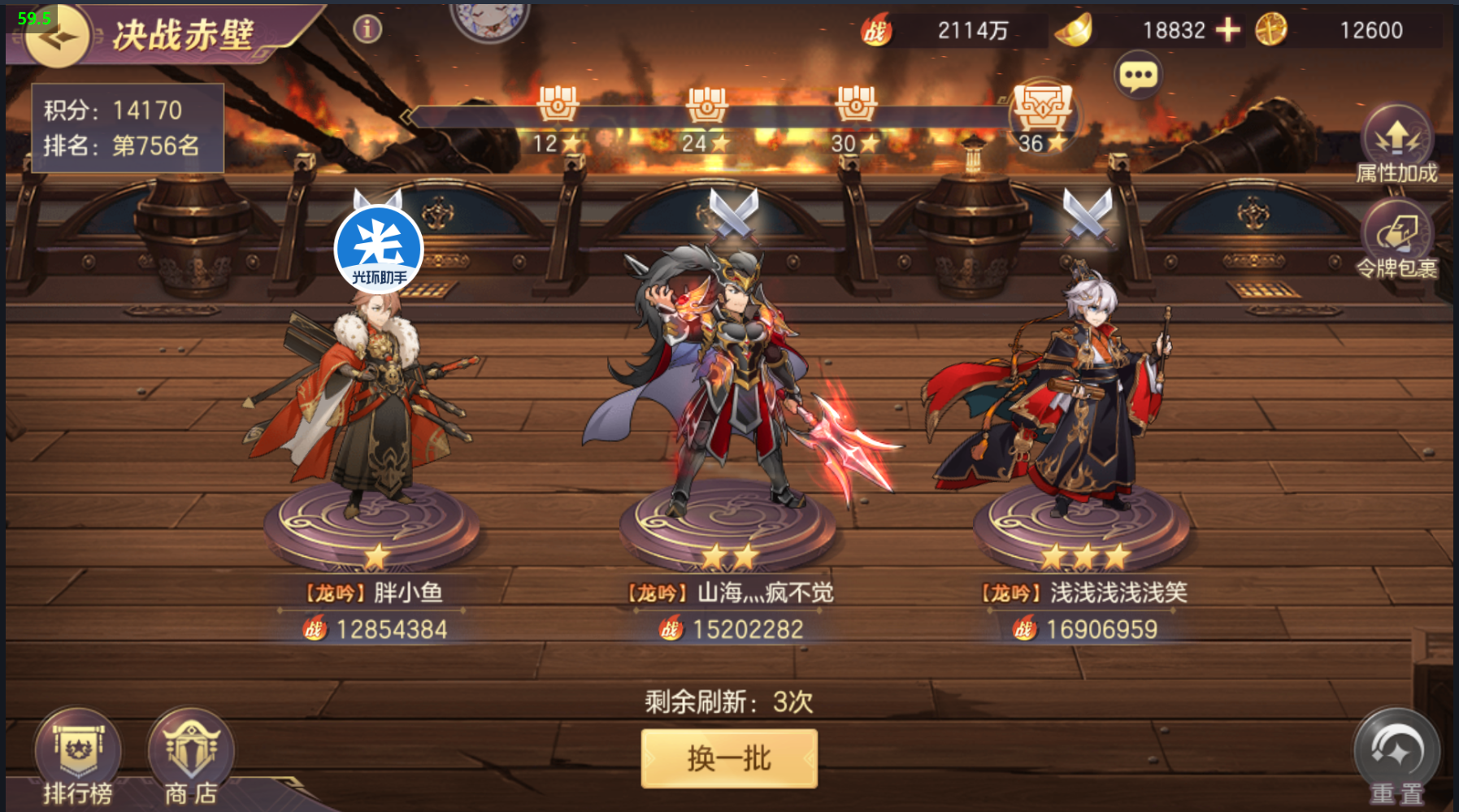Viewport: 1459px width, 812px height.
Task: Claim the 30-star reward chest
Action: pyautogui.click(x=856, y=106)
